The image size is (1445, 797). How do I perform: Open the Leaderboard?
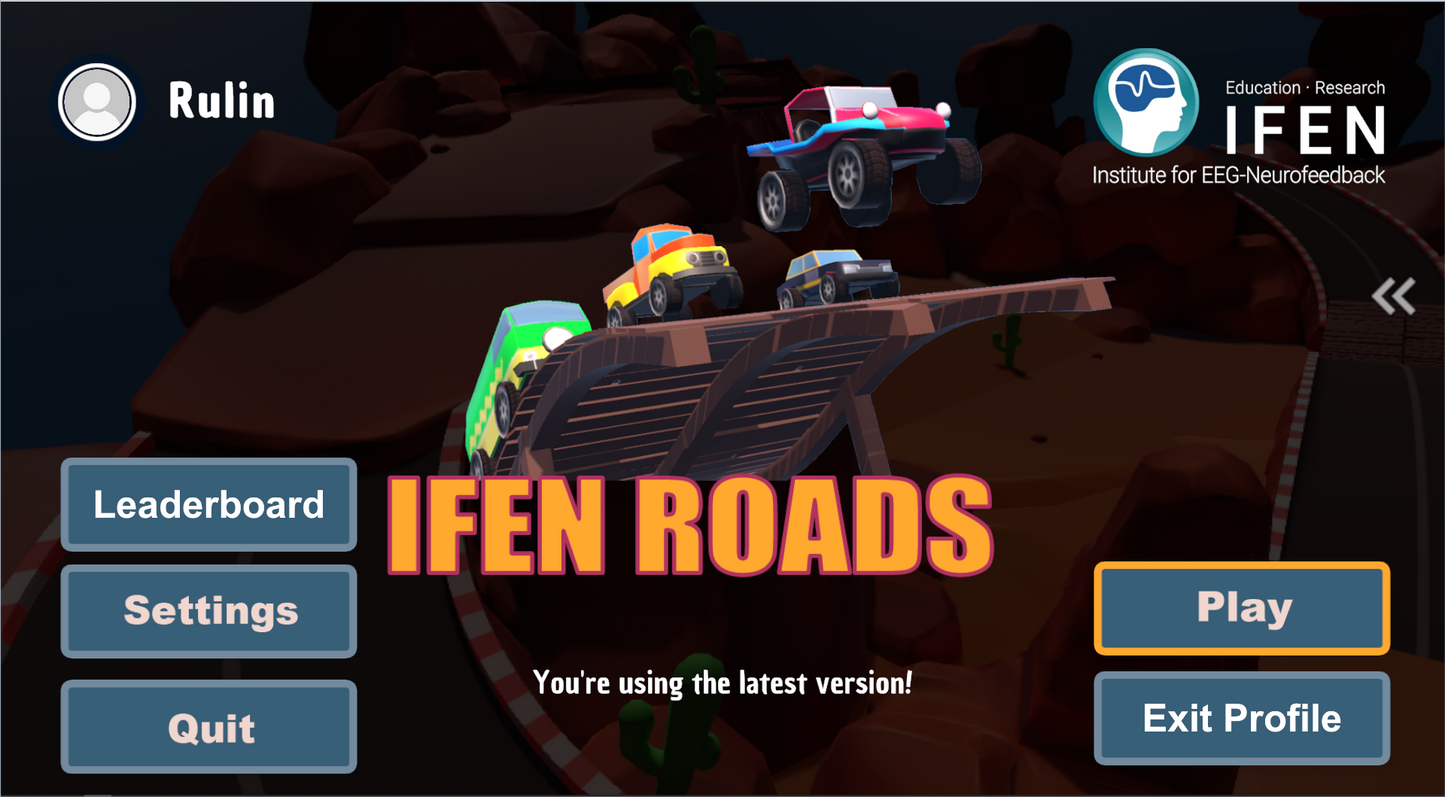[x=208, y=505]
